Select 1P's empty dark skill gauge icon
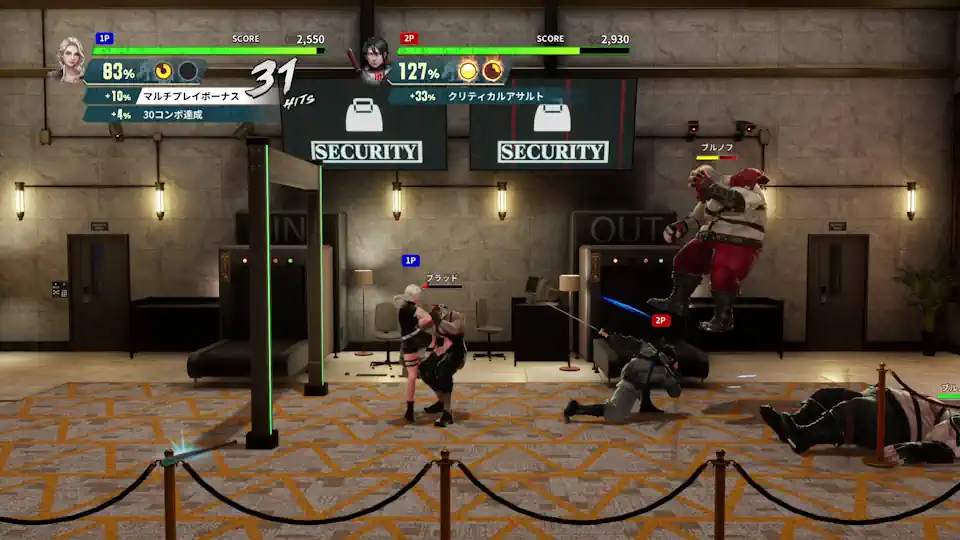The height and width of the screenshot is (540, 960). [x=187, y=71]
